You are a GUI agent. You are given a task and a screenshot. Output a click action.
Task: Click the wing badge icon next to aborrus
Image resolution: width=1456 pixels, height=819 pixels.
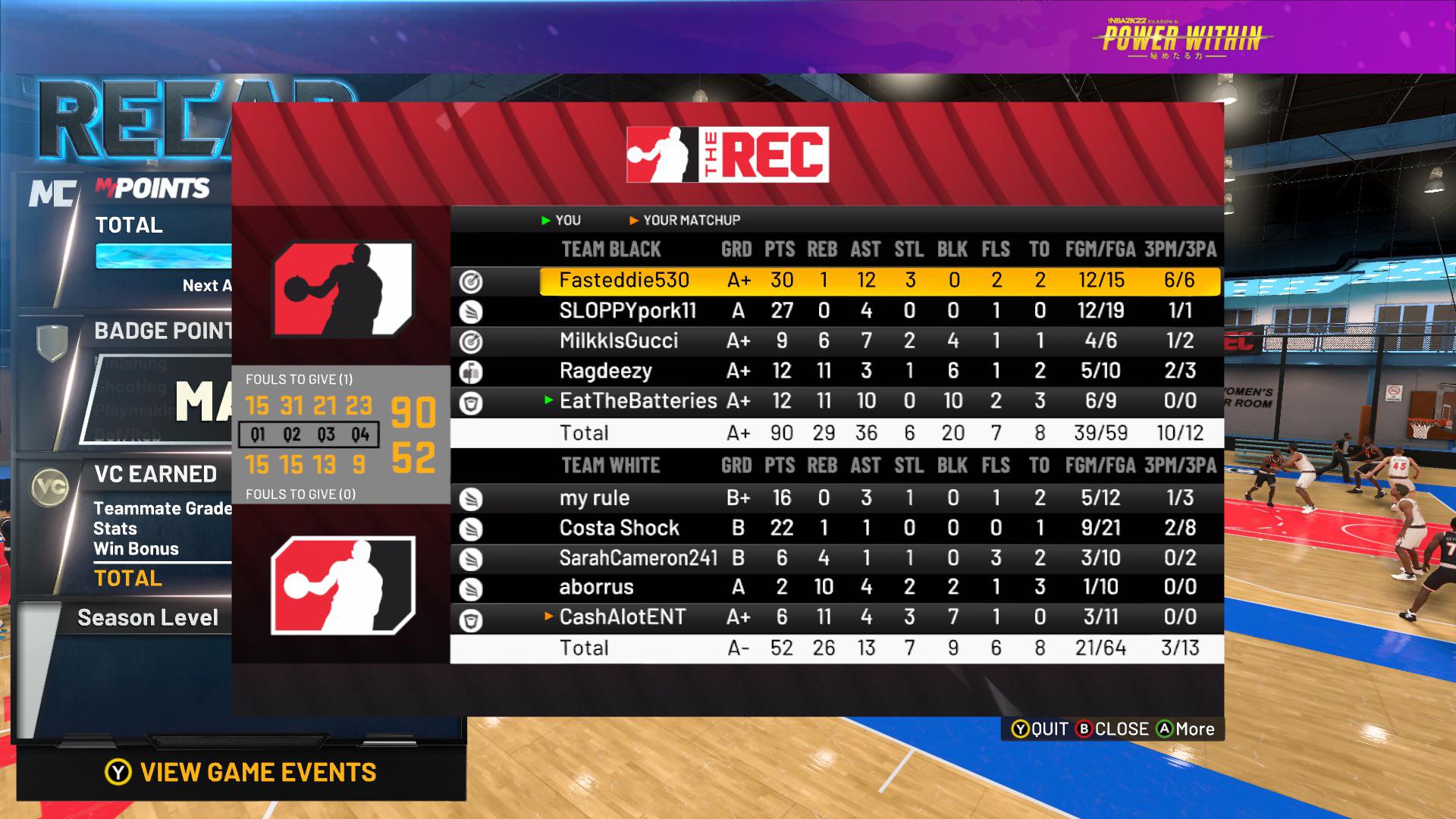(x=470, y=587)
